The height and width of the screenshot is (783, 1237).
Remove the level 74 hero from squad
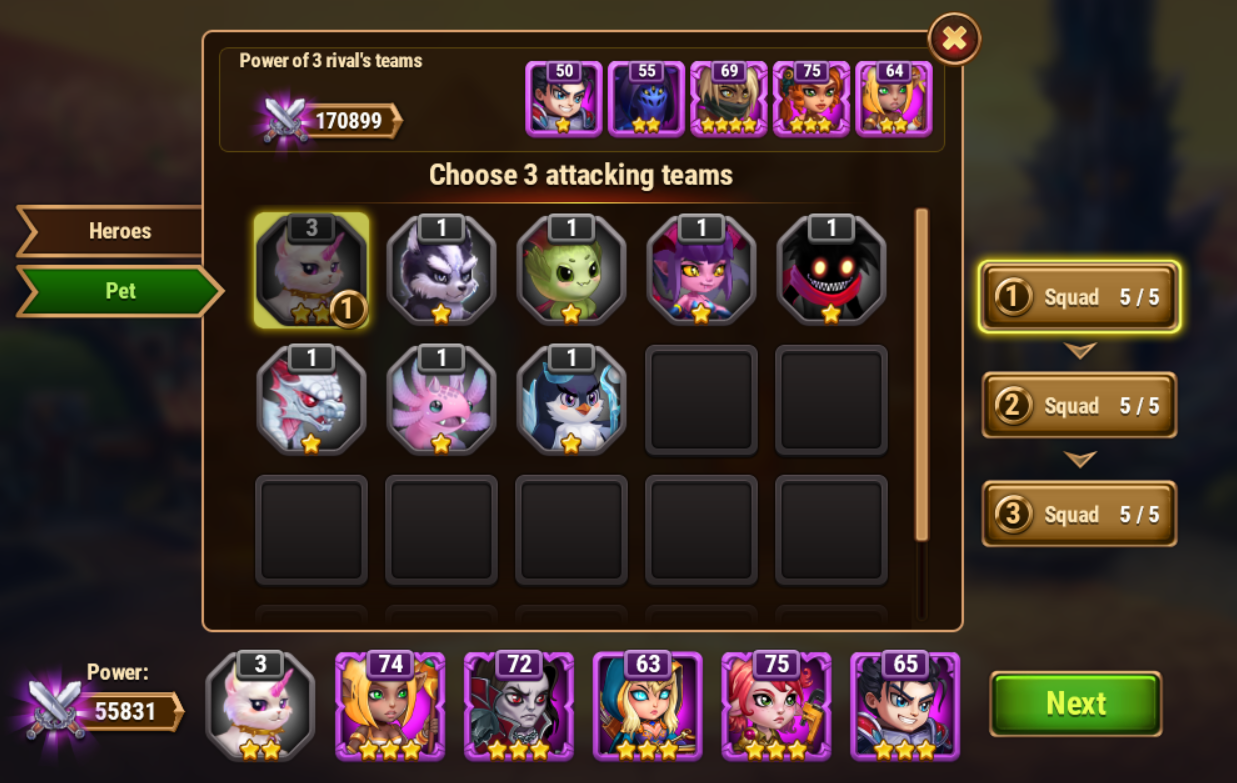pos(390,706)
